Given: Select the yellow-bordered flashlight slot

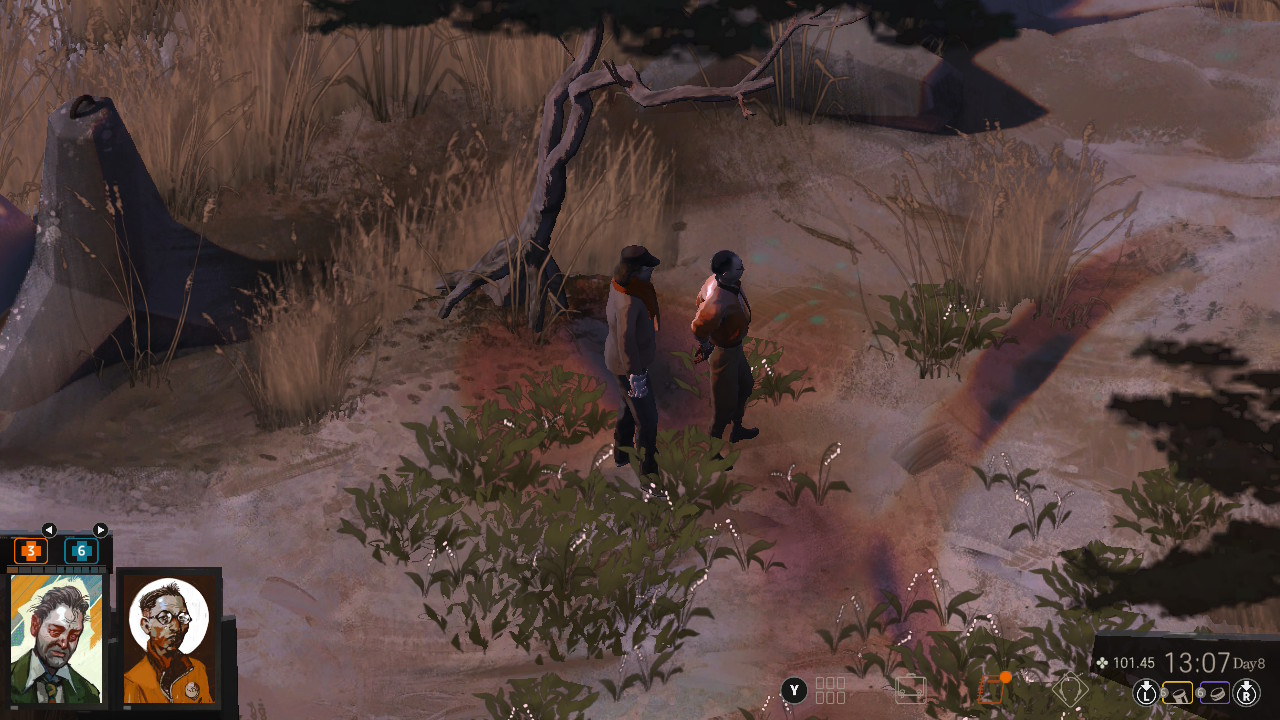Looking at the screenshot, I should [x=1179, y=692].
